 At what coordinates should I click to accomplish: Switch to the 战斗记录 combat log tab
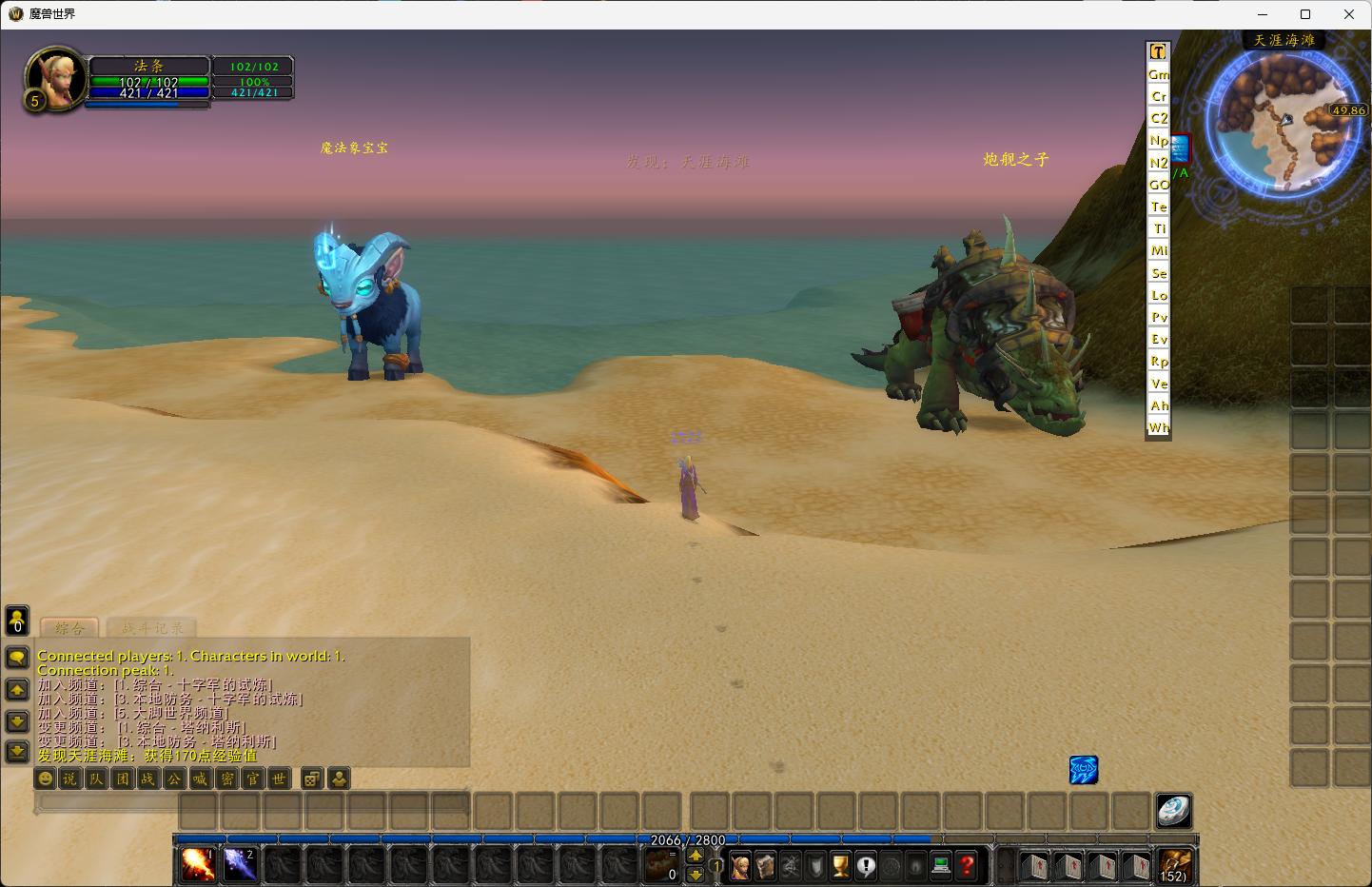[152, 628]
